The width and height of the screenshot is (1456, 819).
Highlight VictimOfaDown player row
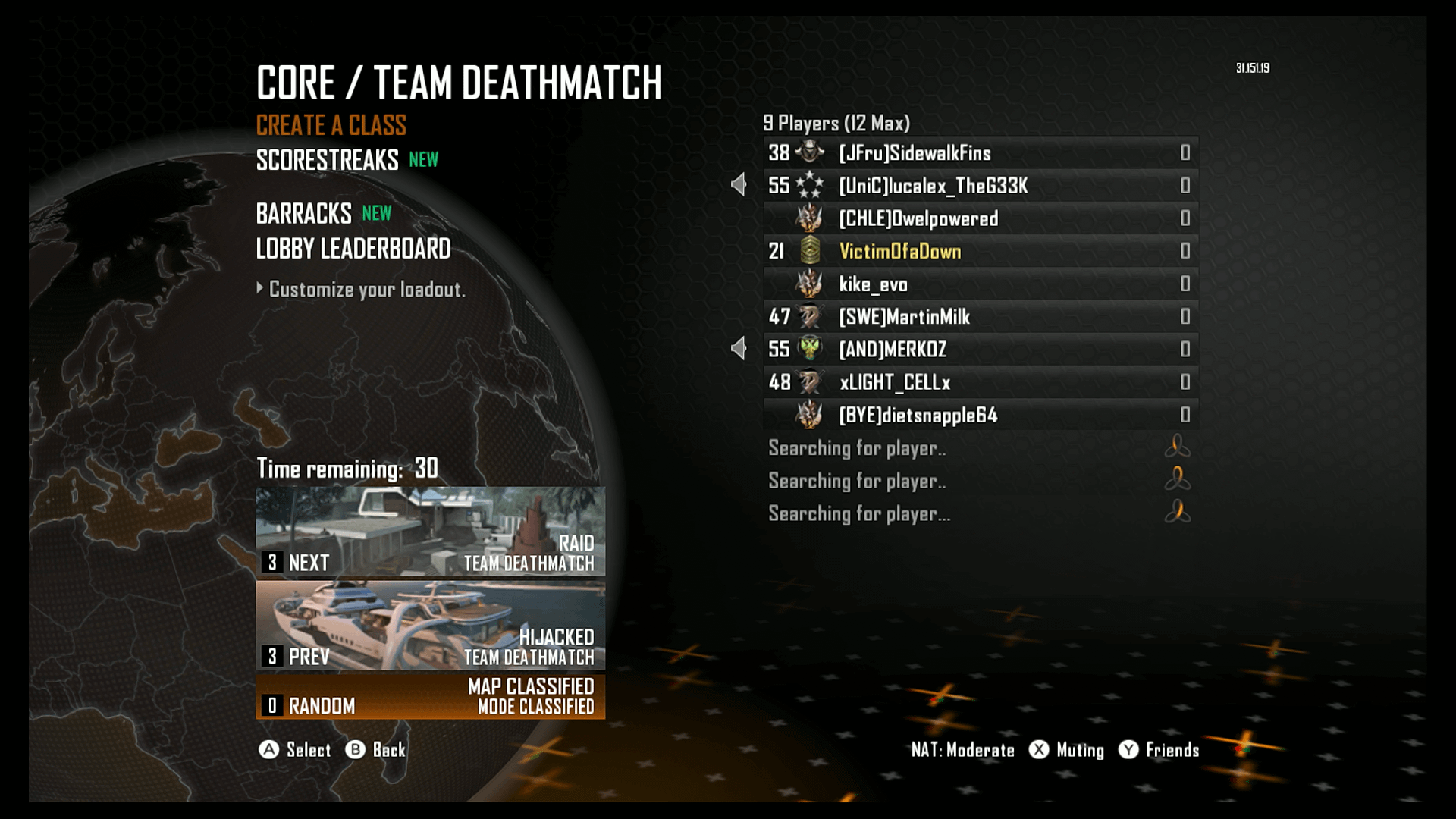(x=980, y=251)
